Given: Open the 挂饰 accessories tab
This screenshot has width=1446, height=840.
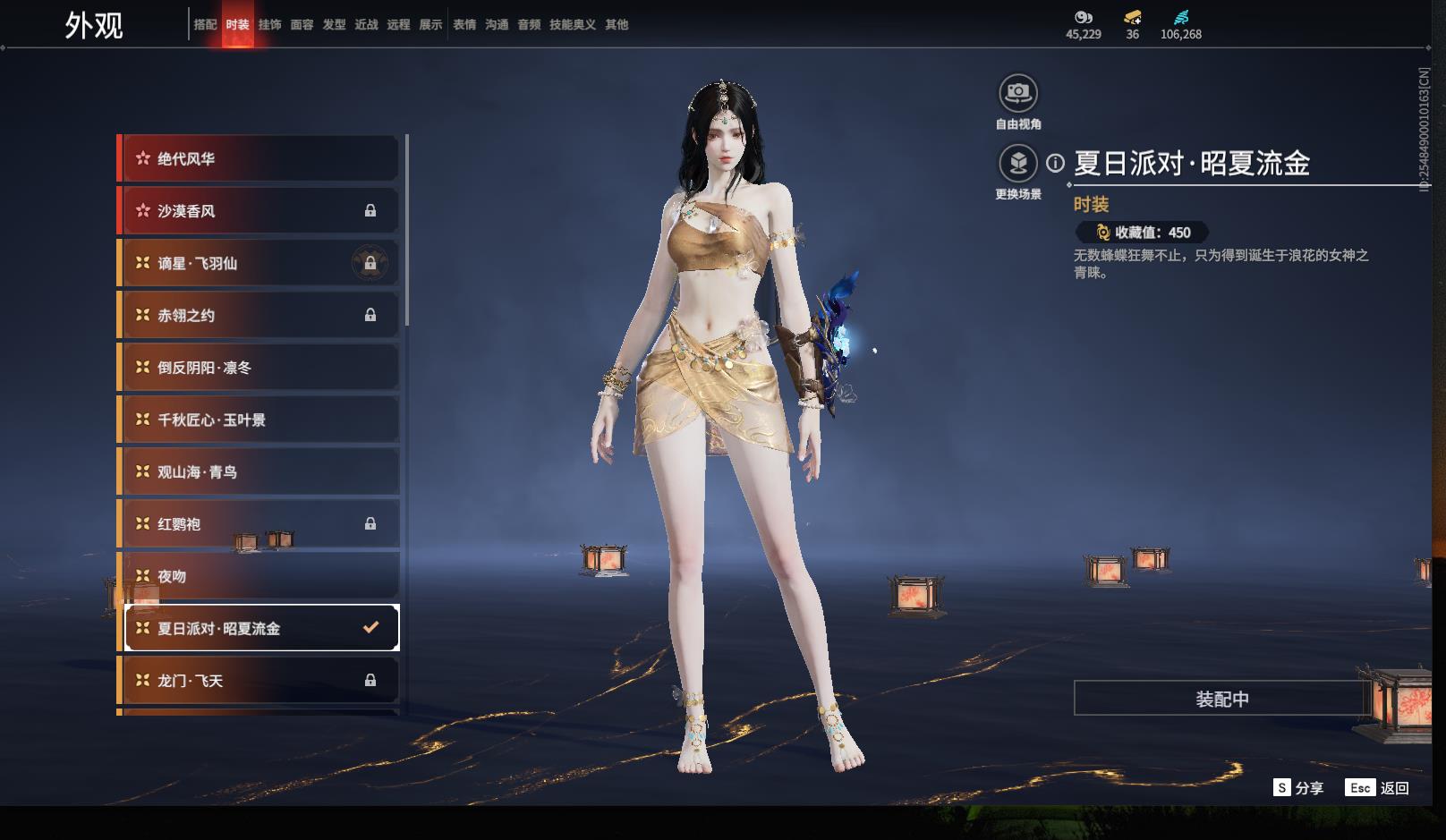Looking at the screenshot, I should click(269, 25).
